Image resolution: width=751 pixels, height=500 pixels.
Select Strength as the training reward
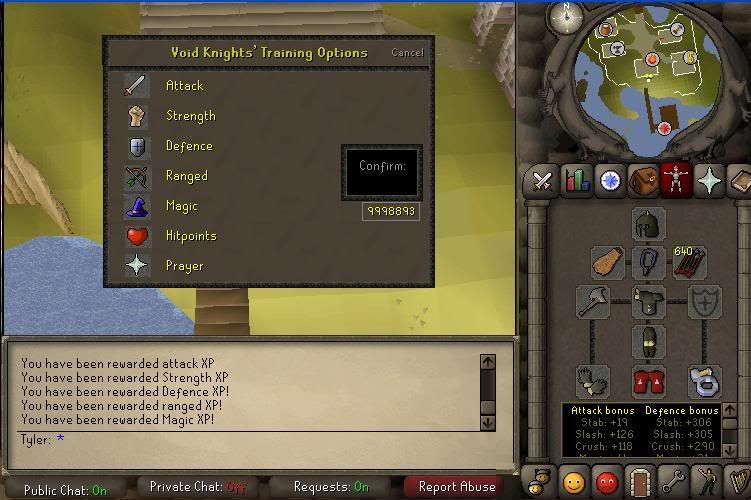[x=190, y=116]
